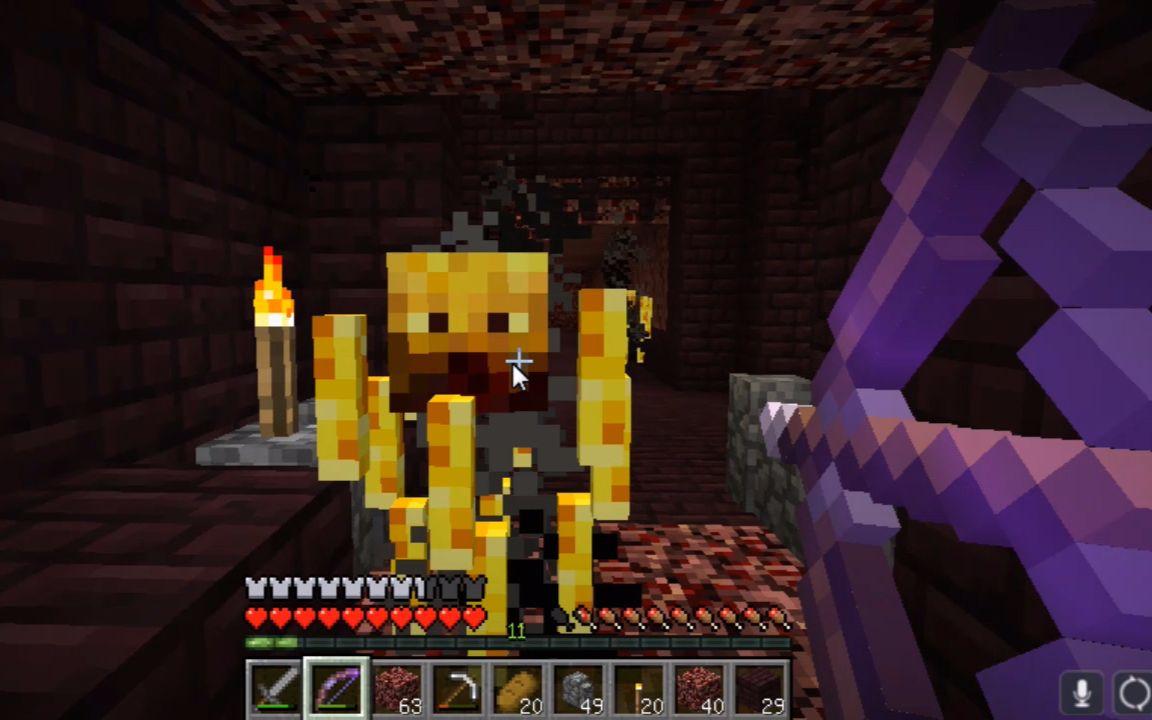Choose the netherrack stack of 63
Viewport: 1152px width, 720px height.
[396, 689]
